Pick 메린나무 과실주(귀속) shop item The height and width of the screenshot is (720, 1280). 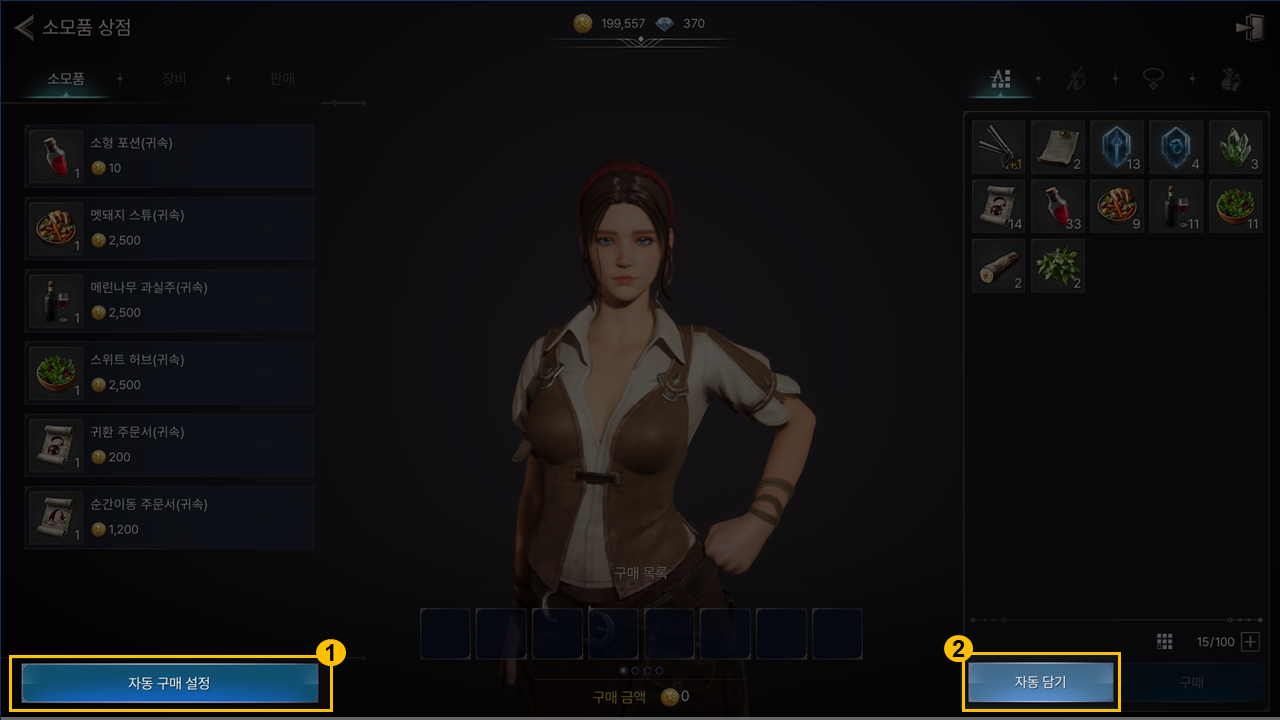[169, 301]
